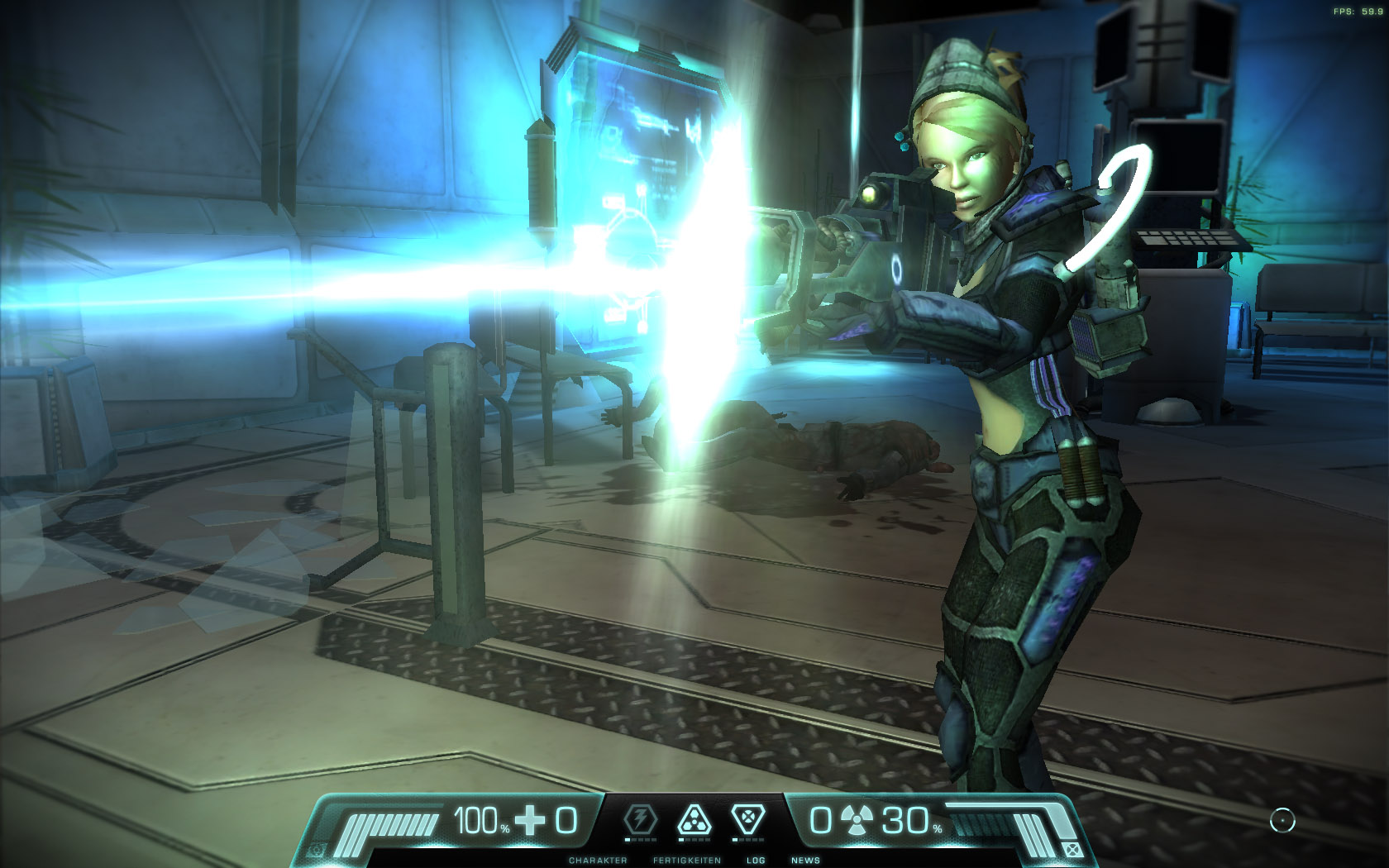Toggle the pips below the biohazard icon
This screenshot has width=1389, height=868.
(694, 841)
